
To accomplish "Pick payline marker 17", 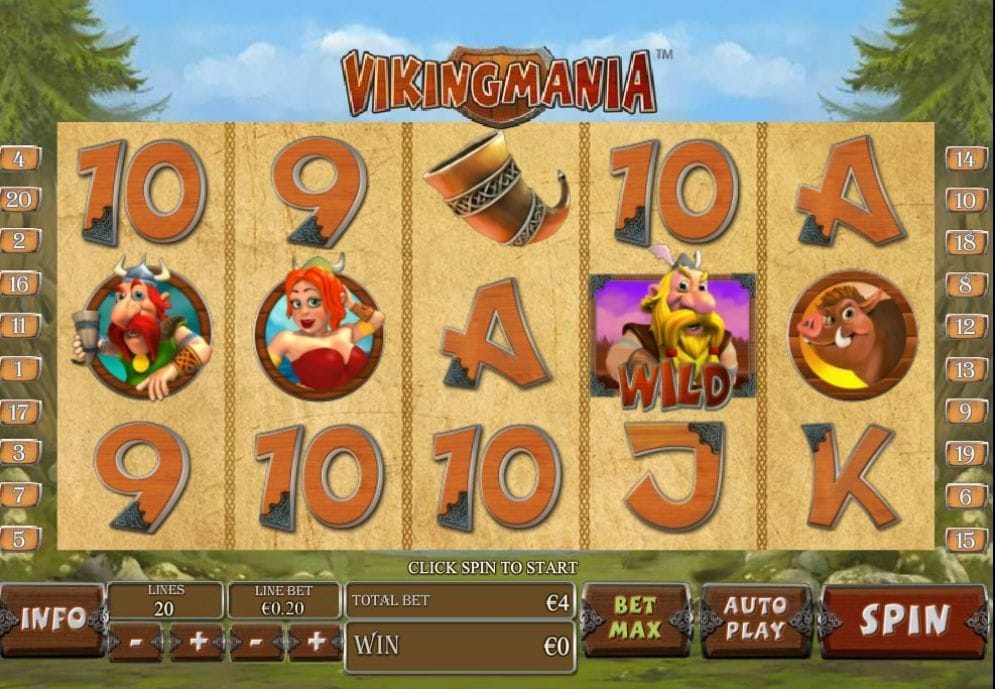I will [x=20, y=411].
